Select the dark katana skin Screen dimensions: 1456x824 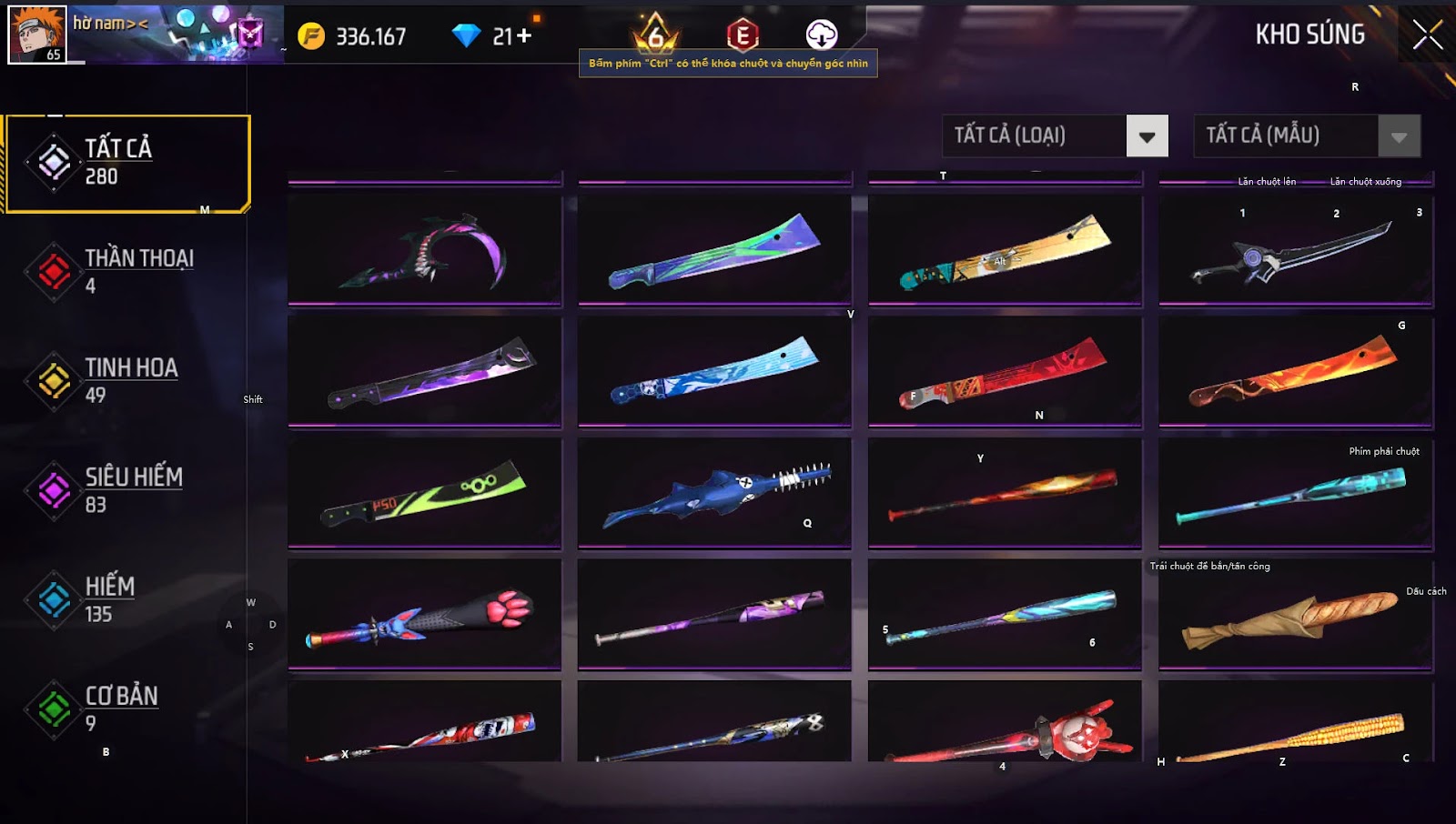click(1295, 250)
